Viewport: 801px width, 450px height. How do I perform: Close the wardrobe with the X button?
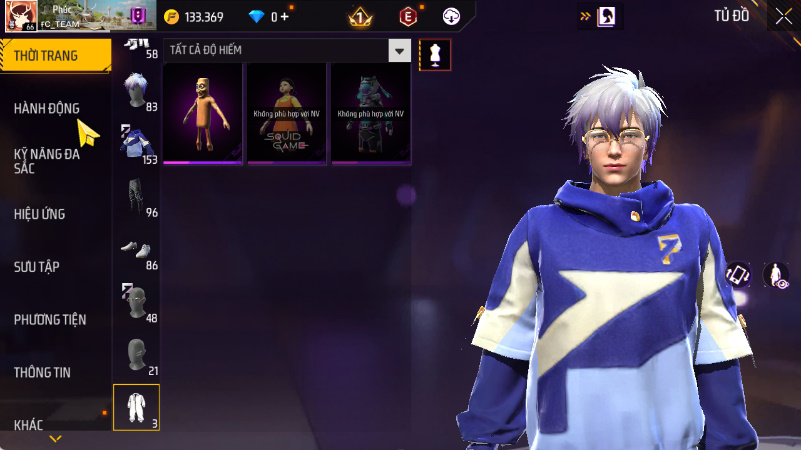tap(783, 16)
